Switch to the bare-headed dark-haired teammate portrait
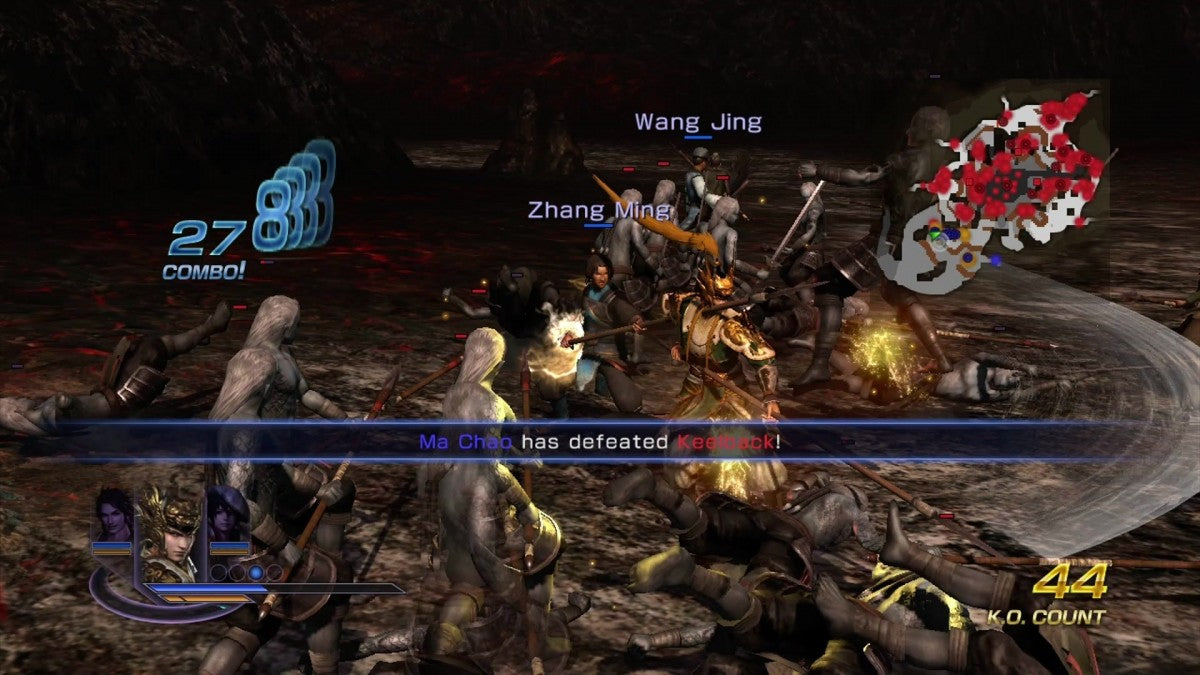 pos(112,515)
